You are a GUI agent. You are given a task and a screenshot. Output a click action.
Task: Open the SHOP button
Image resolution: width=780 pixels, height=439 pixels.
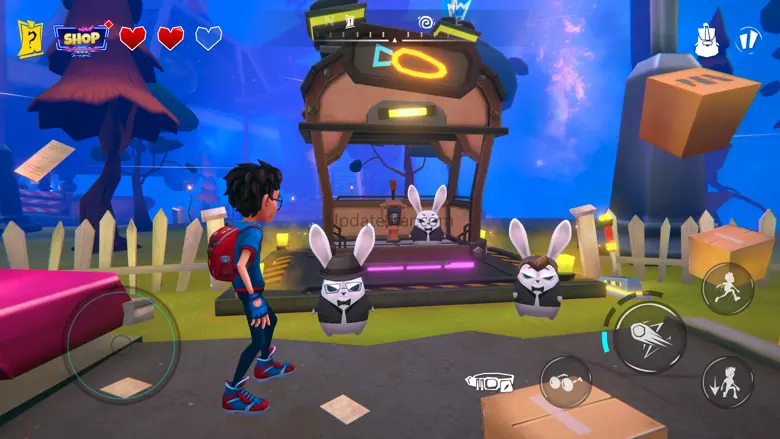[82, 38]
